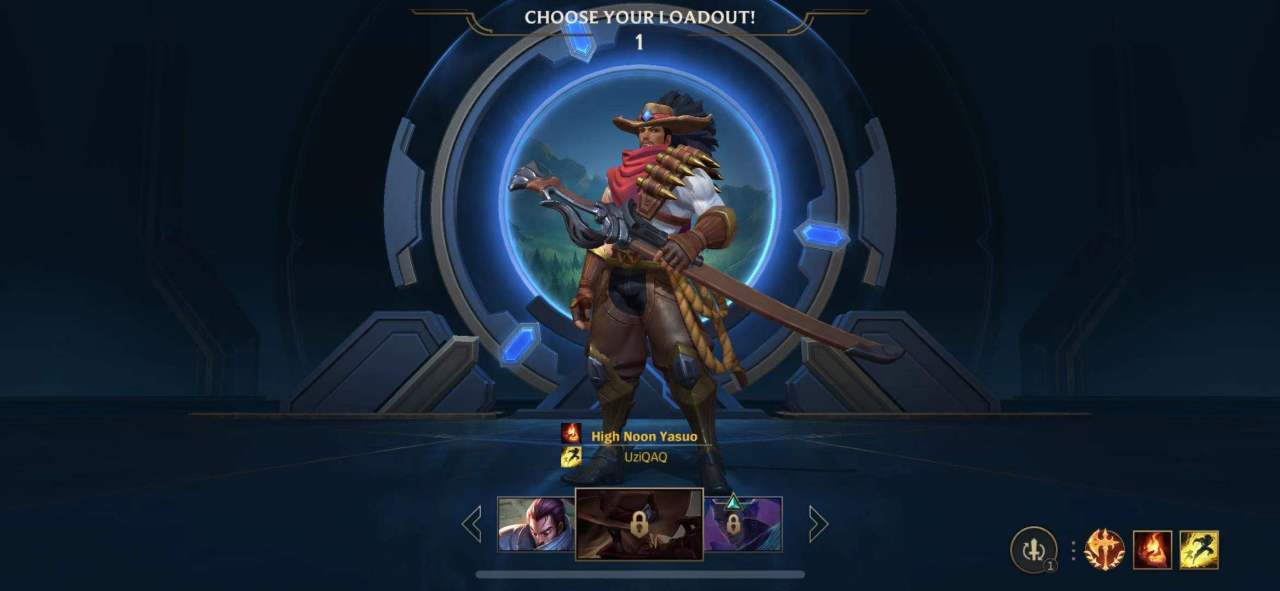This screenshot has width=1280, height=591.
Task: Change the Ignite summoner spell
Action: pos(1152,550)
